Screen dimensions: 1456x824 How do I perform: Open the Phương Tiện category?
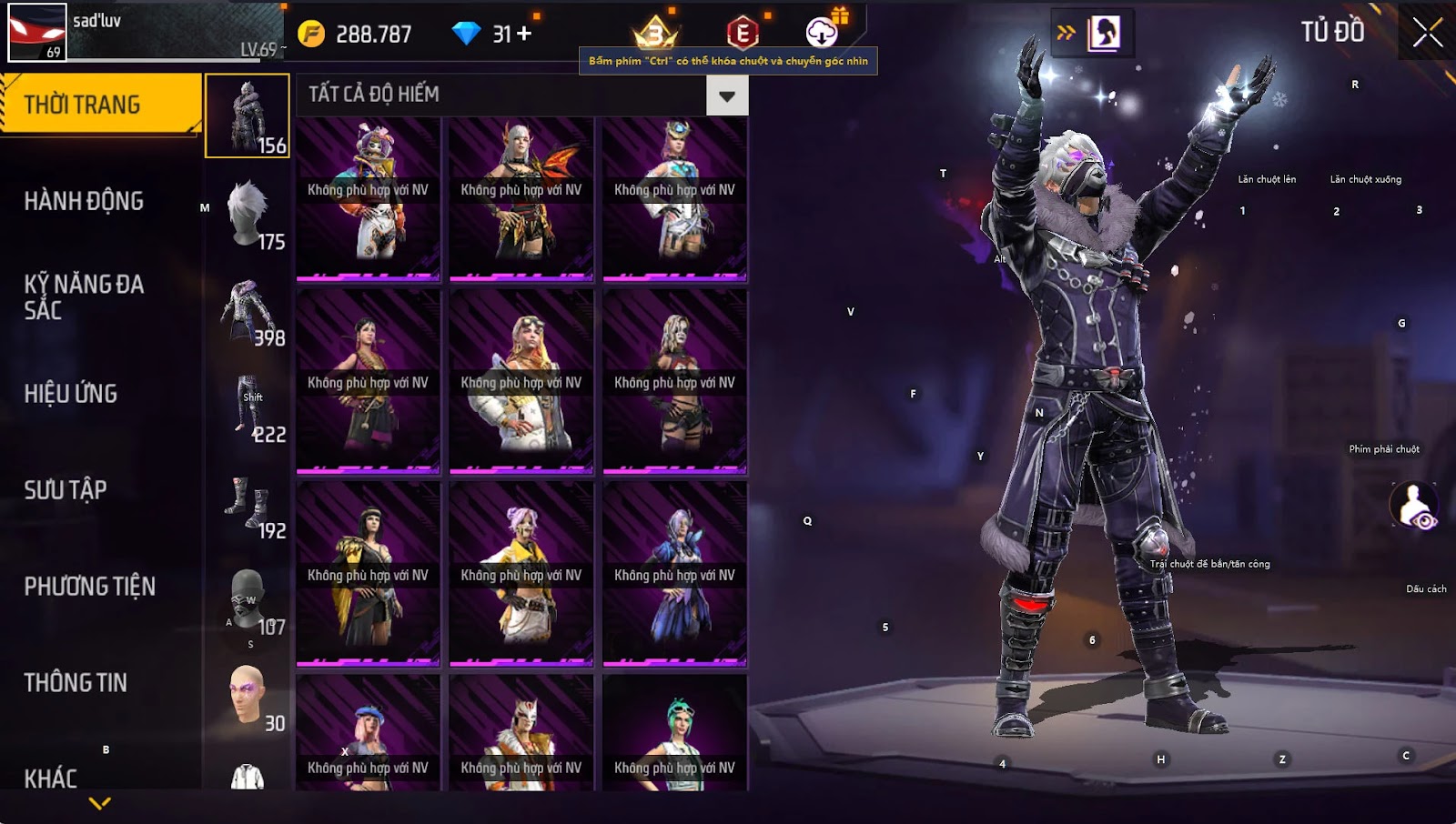[x=89, y=587]
